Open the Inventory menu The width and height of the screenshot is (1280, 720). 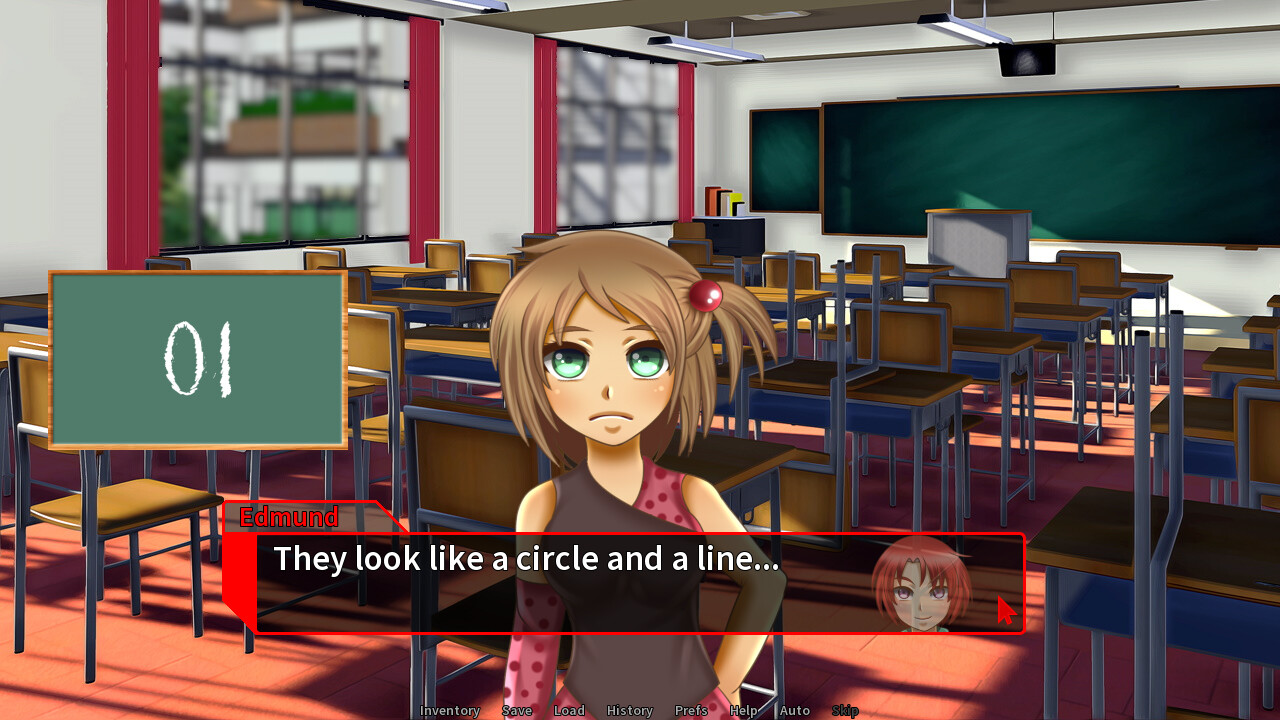[x=449, y=710]
